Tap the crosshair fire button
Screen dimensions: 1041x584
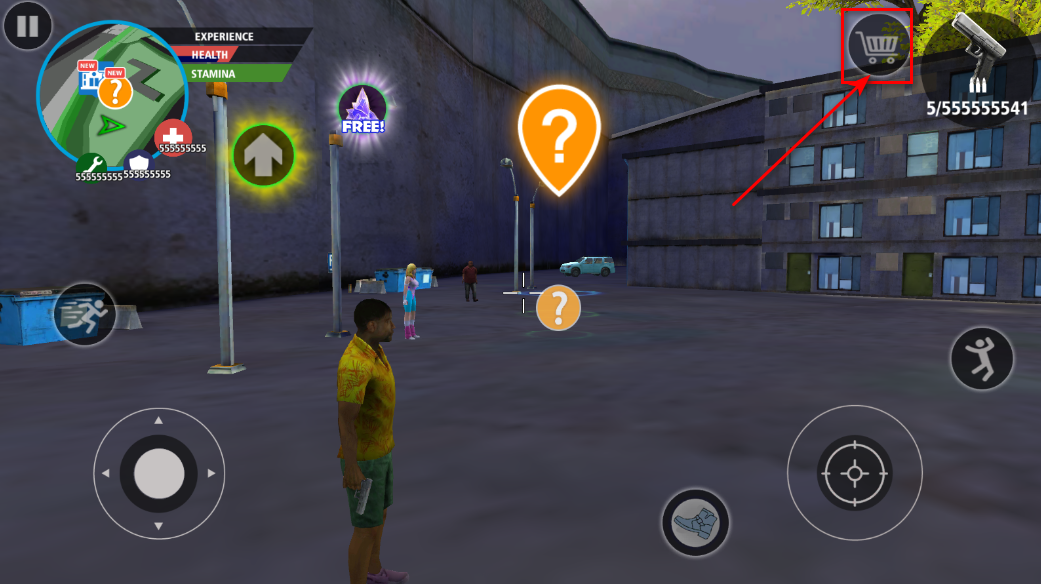(x=853, y=472)
